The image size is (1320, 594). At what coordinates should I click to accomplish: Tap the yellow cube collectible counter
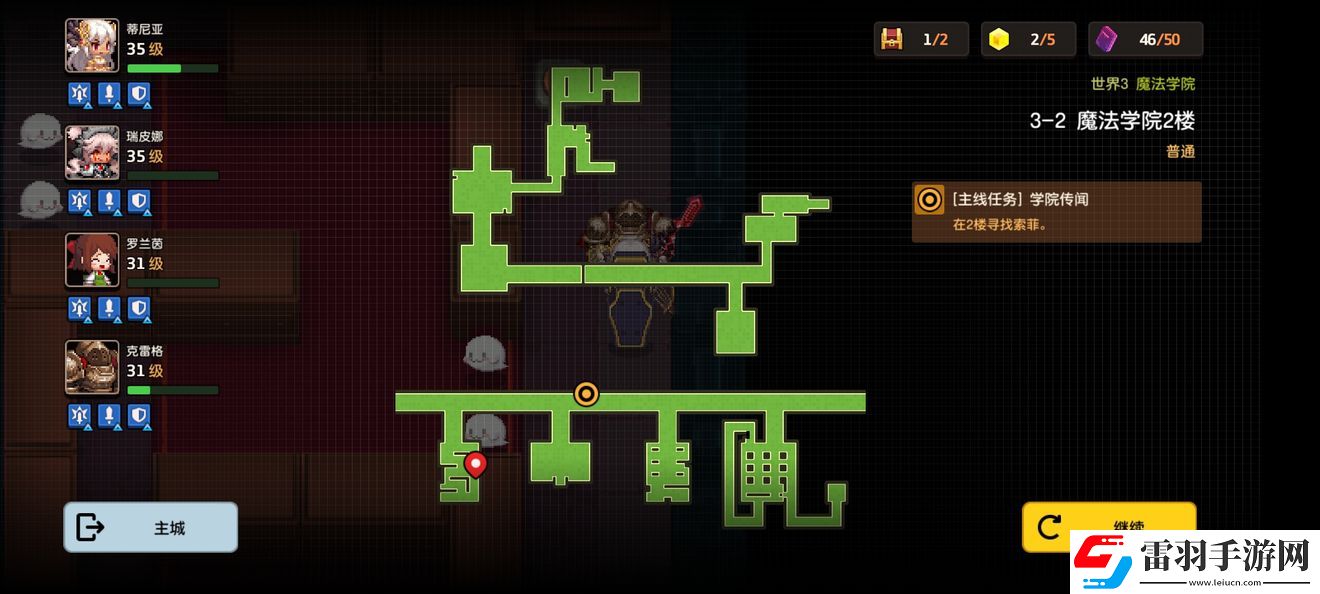pos(999,39)
